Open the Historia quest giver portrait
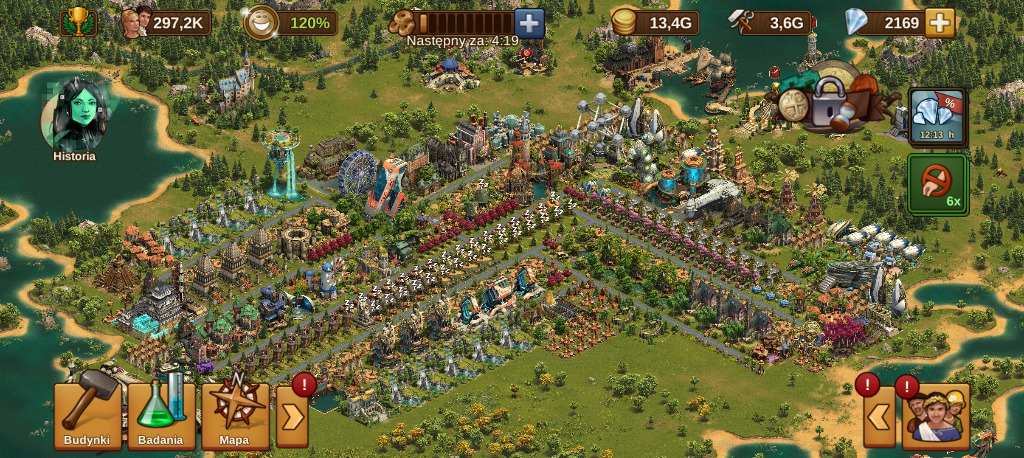Viewport: 1024px width, 458px height. (74, 118)
